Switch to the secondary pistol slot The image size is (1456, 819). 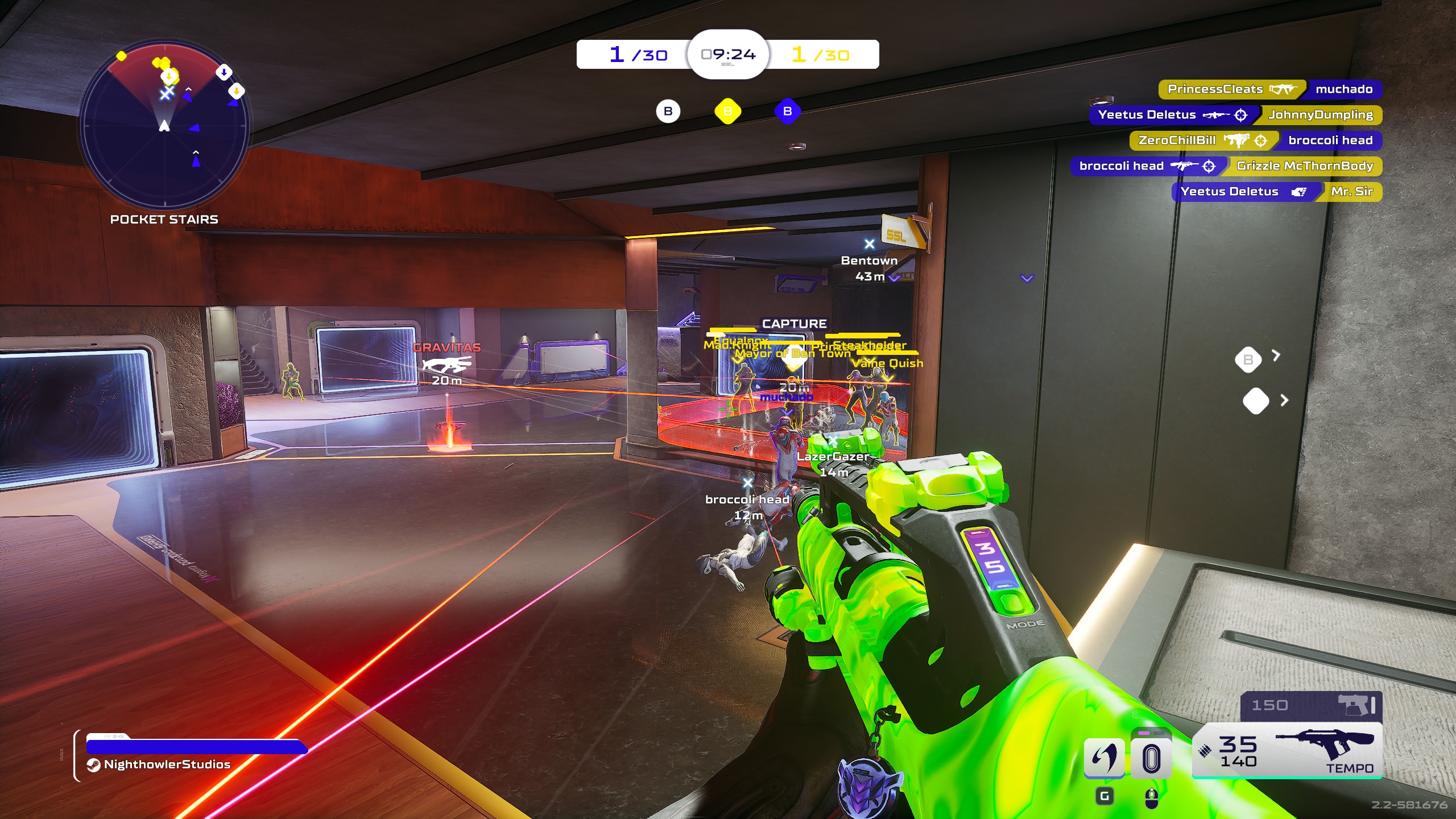(x=1310, y=706)
